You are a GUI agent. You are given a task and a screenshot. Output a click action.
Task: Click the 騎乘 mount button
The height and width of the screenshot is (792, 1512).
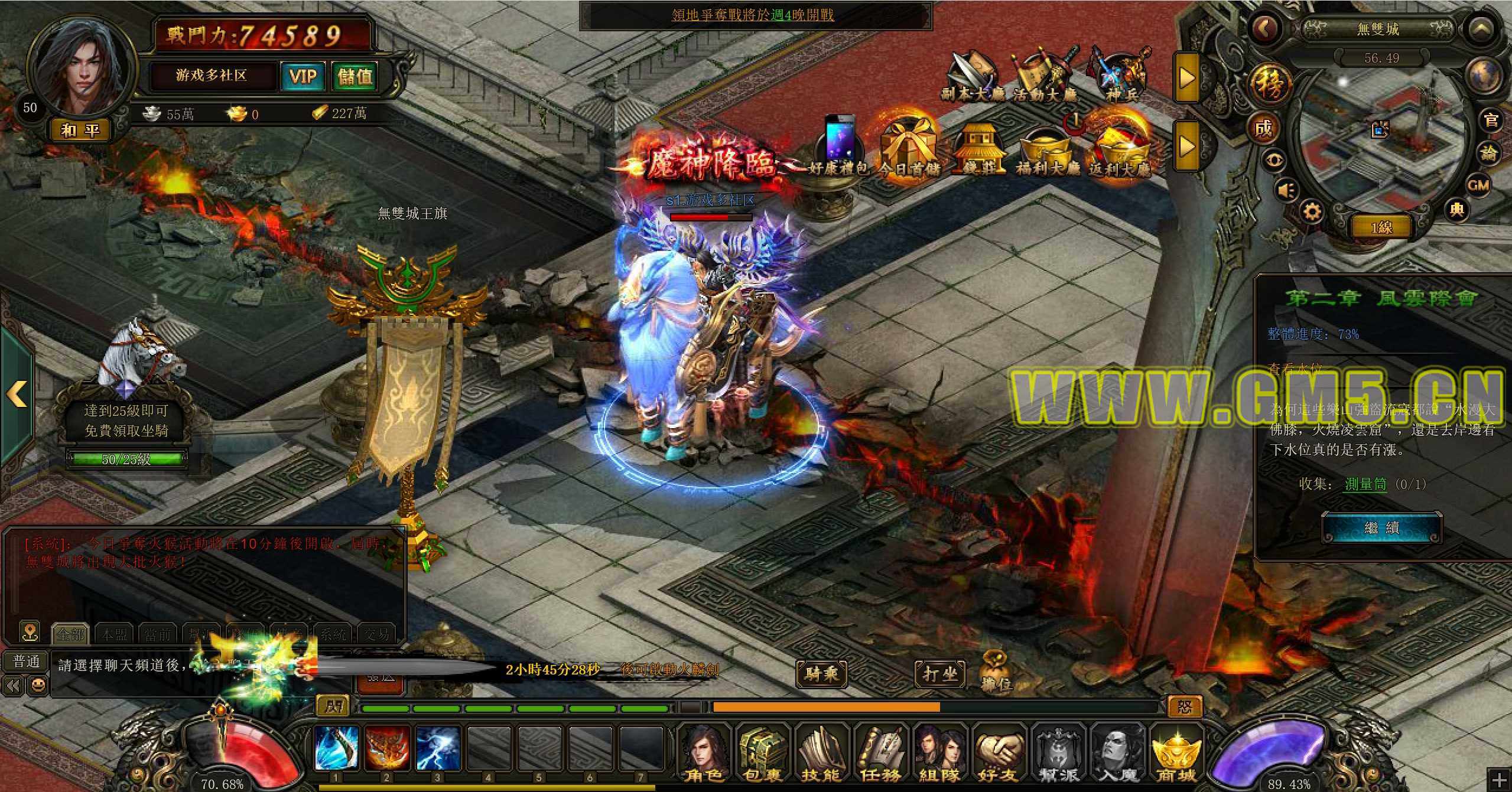coord(822,673)
